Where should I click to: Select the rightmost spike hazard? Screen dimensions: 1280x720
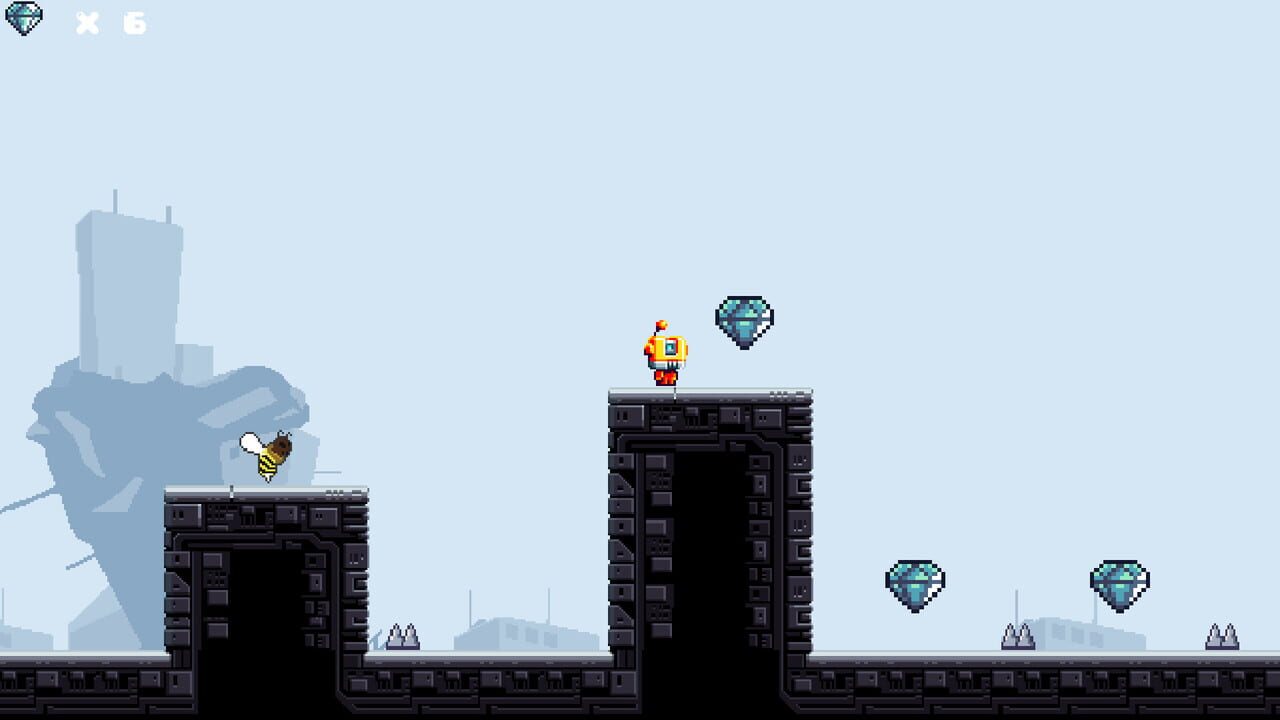[x=1219, y=633]
